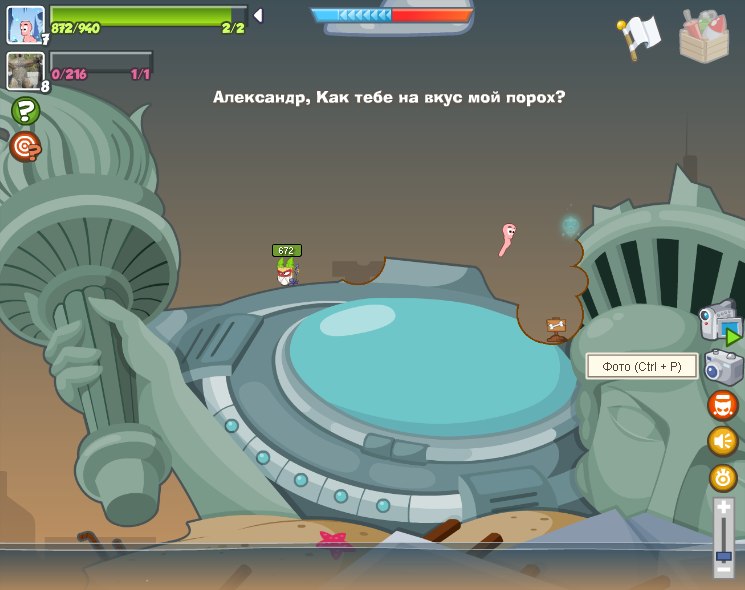The image size is (745, 590).
Task: Open the weapons crate inventory
Action: [x=704, y=36]
